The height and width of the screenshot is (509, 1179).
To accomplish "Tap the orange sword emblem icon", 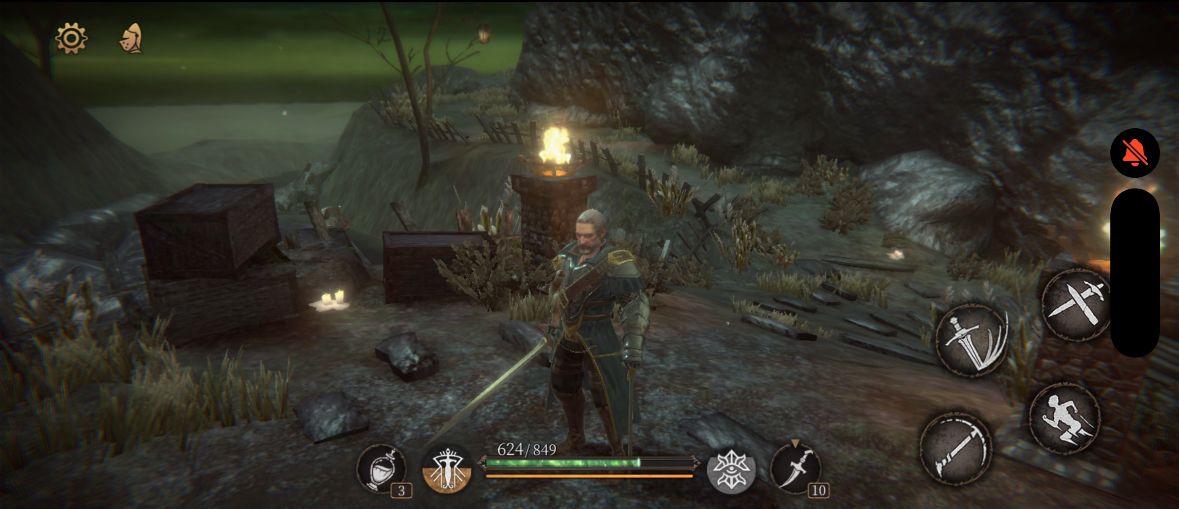I will pos(446,469).
